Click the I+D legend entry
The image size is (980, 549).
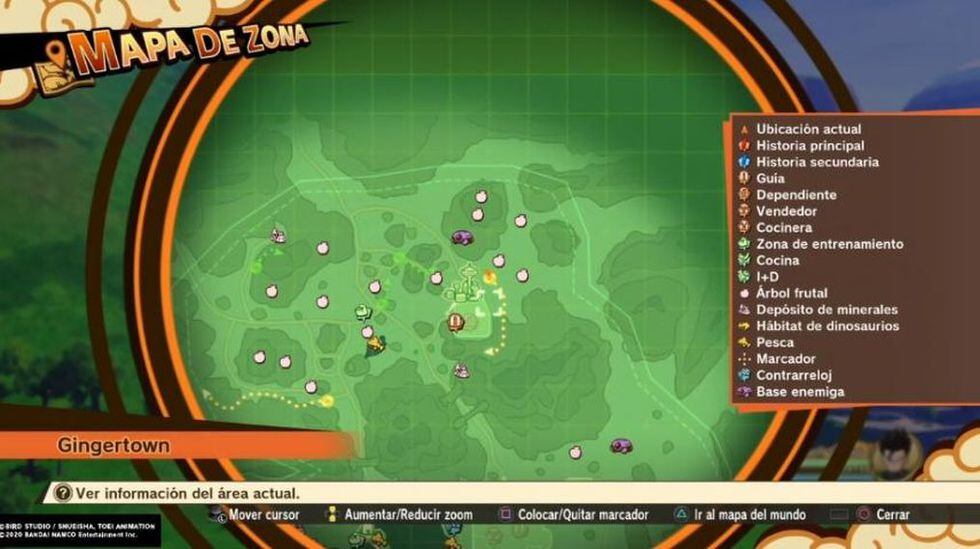[769, 277]
